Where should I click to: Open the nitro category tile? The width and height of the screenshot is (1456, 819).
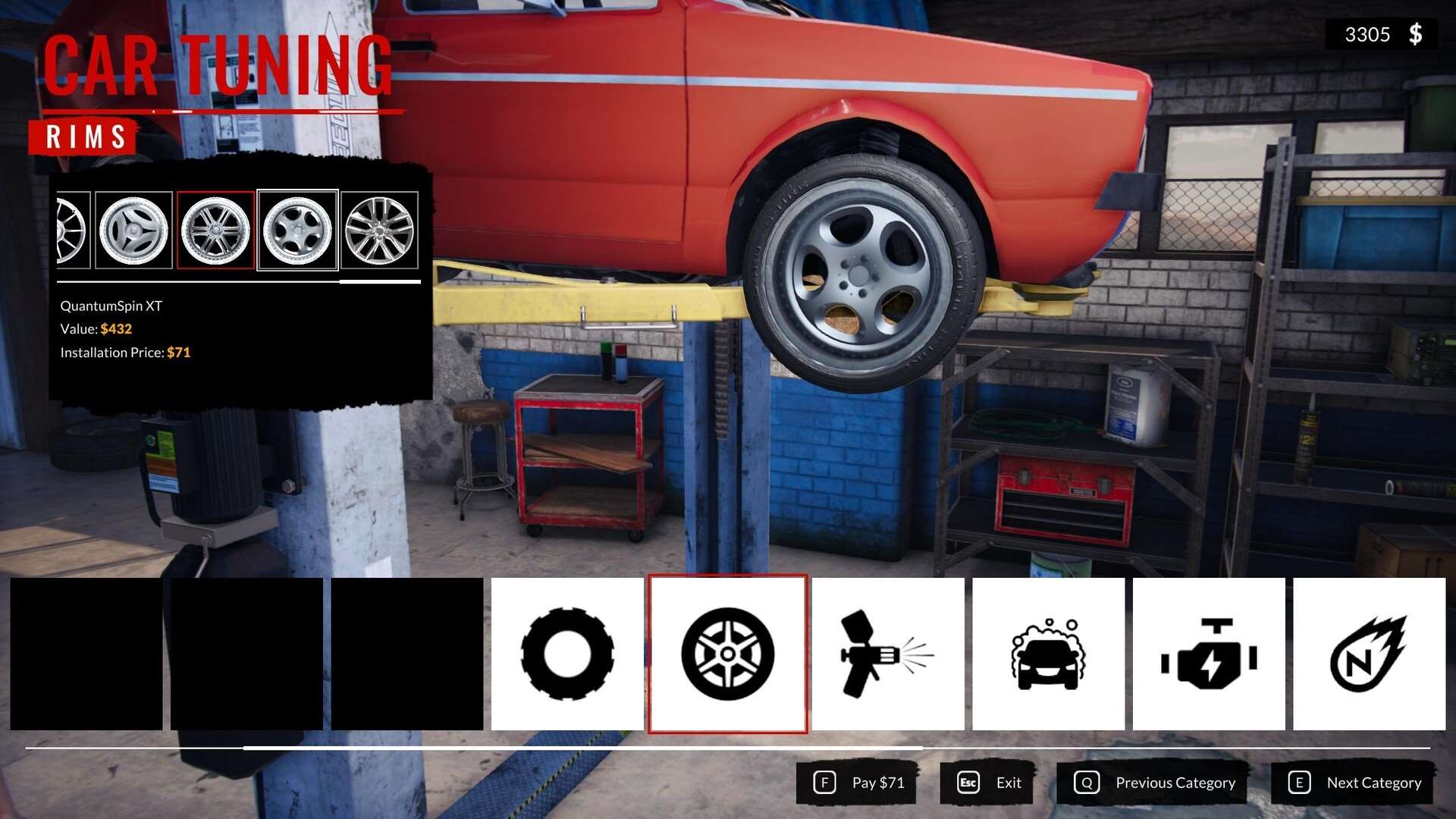click(x=1369, y=654)
